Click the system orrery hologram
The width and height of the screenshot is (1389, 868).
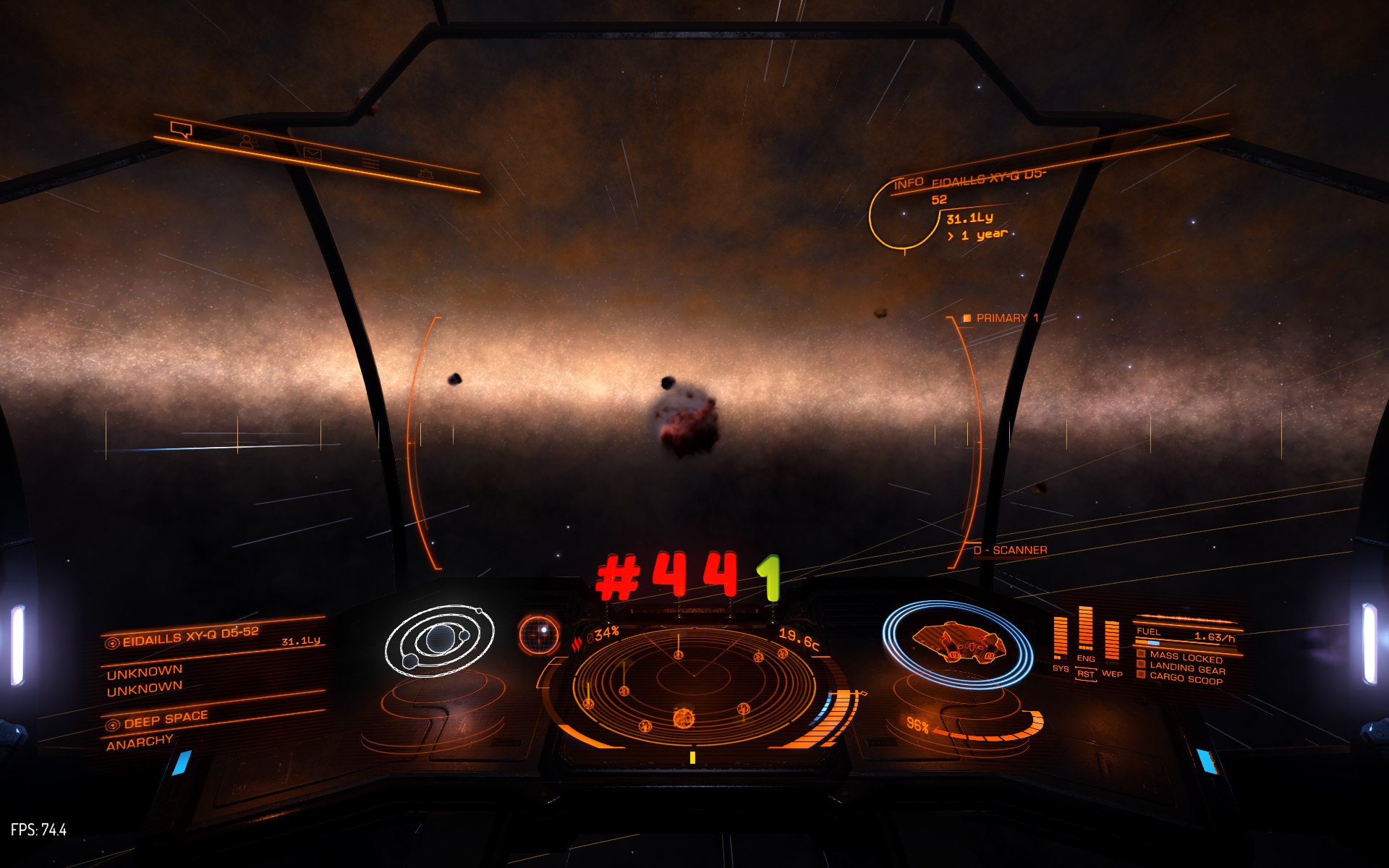click(439, 641)
